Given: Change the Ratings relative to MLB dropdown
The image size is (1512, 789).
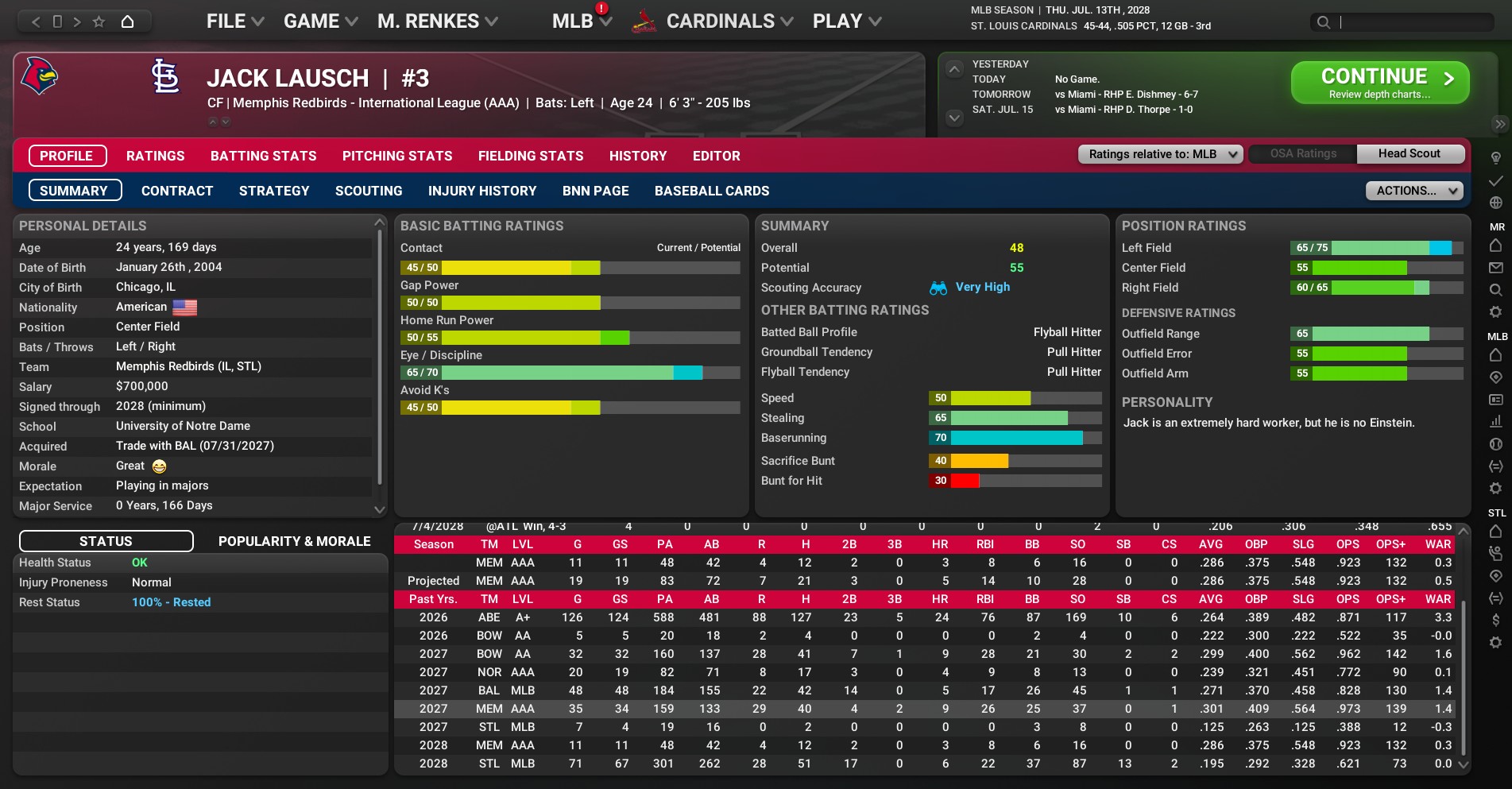Looking at the screenshot, I should pyautogui.click(x=1160, y=154).
